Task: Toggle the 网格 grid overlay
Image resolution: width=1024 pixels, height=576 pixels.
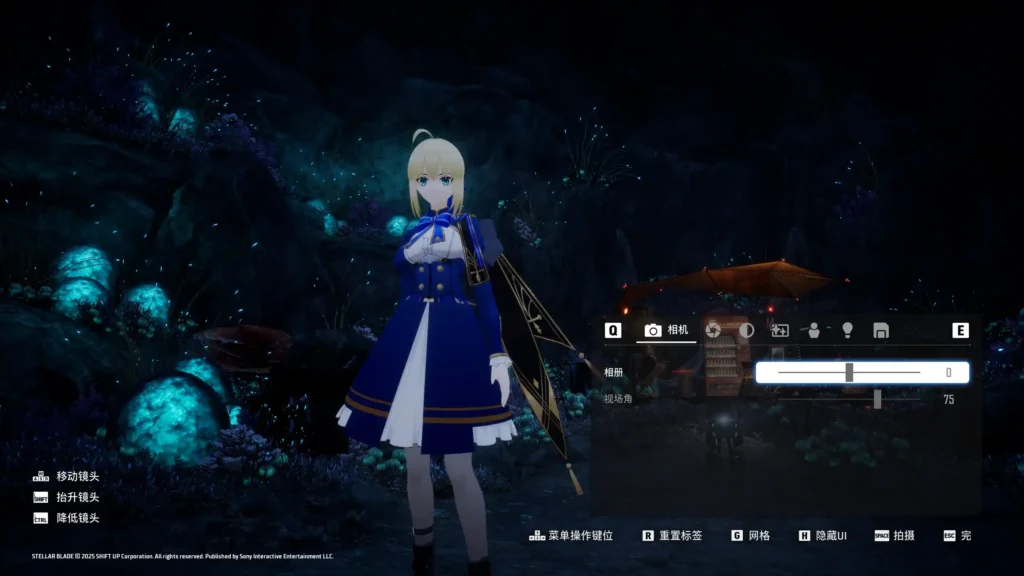Action: tap(751, 536)
